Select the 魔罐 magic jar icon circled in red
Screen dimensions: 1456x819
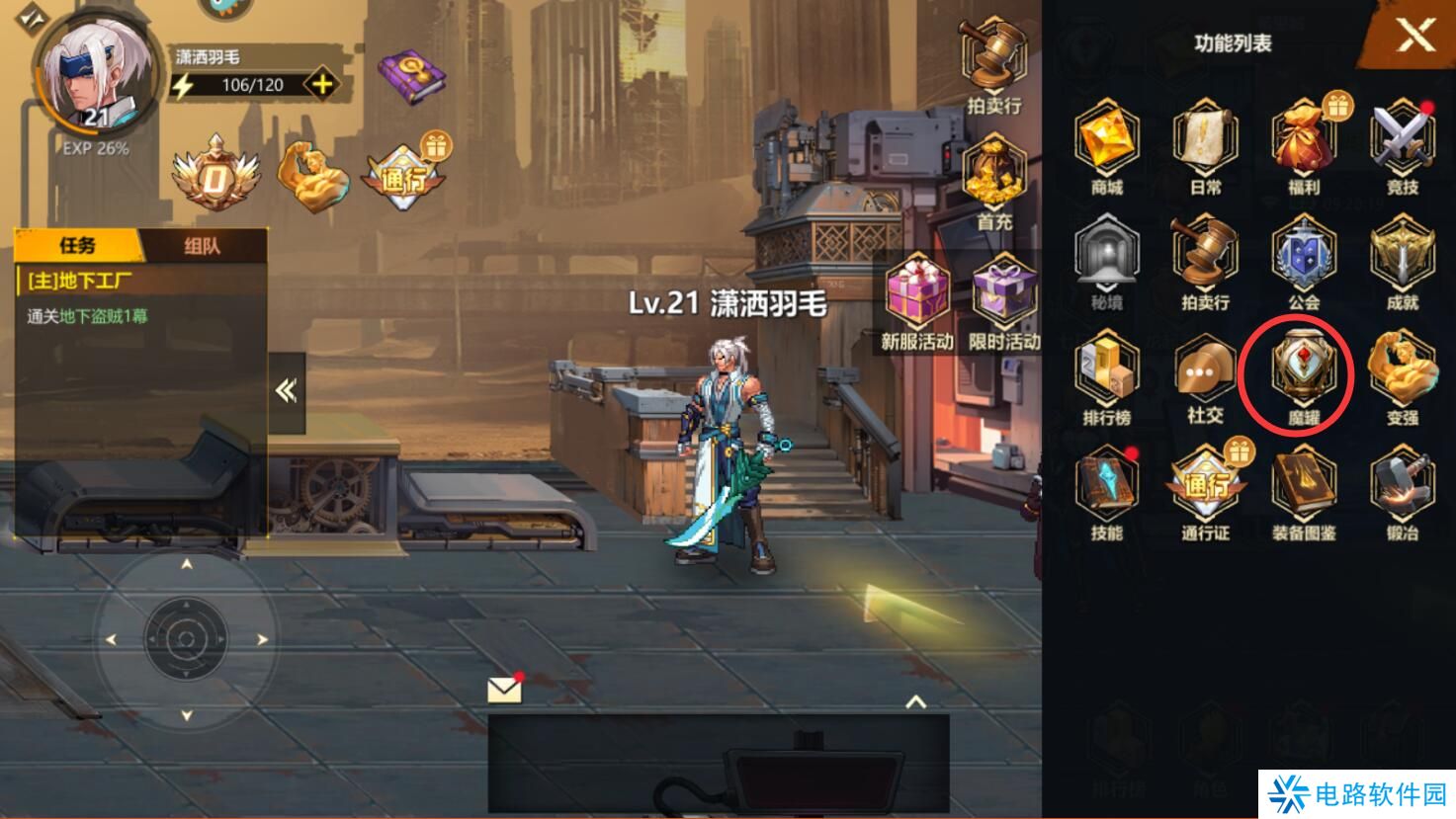(x=1303, y=375)
